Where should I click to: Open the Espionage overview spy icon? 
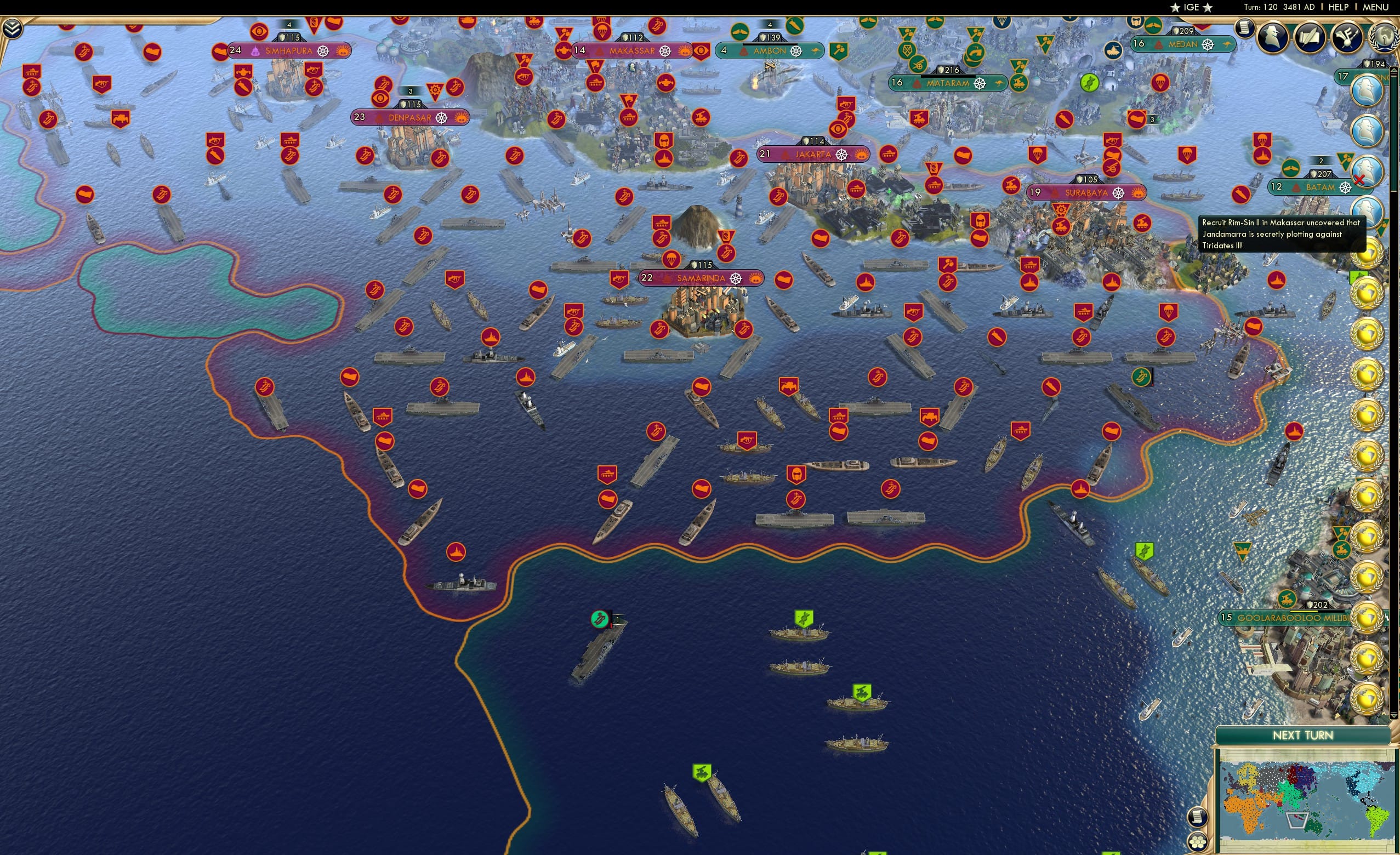[1272, 35]
